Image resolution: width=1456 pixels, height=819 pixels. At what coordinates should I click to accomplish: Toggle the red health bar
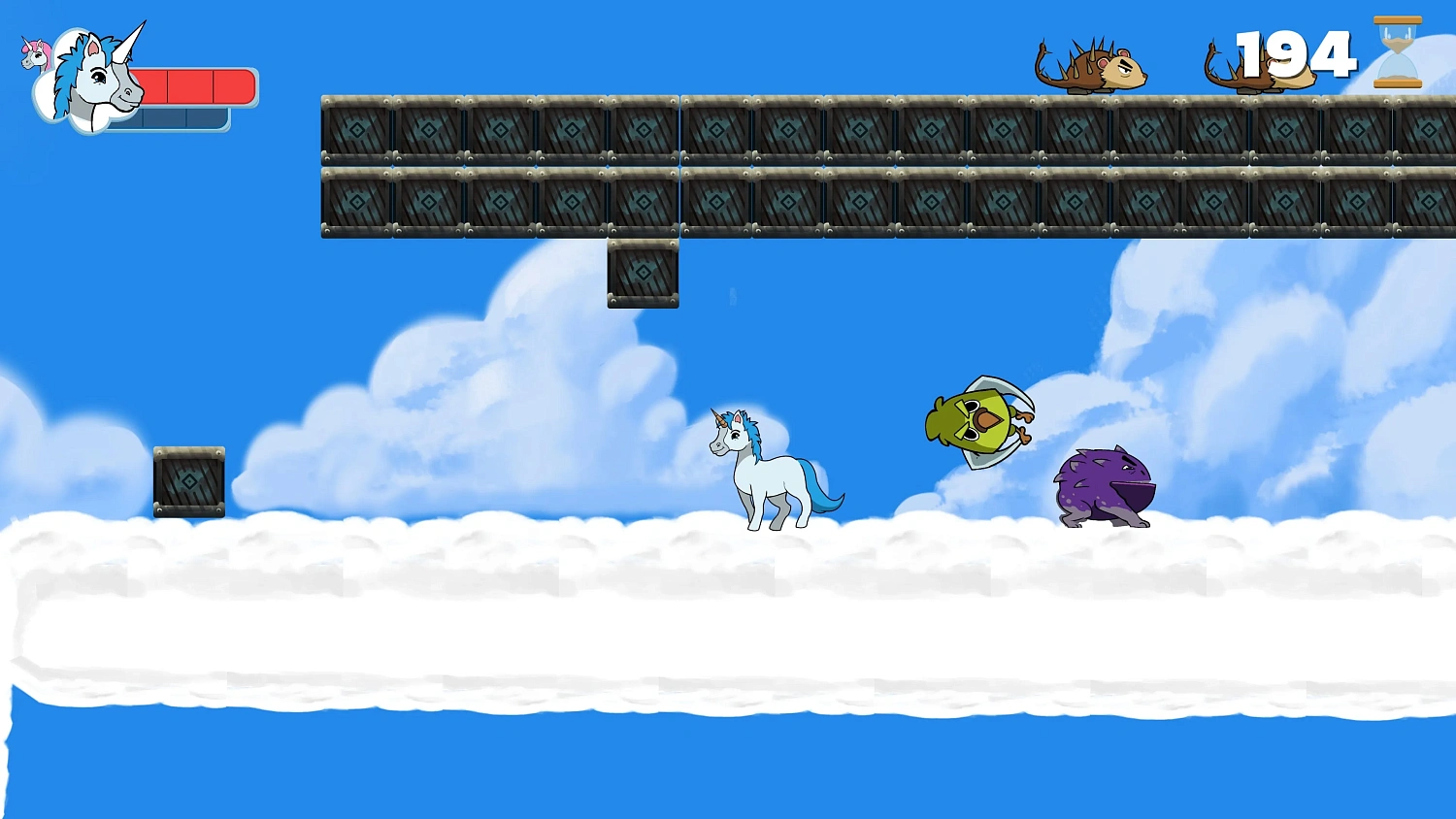[199, 85]
